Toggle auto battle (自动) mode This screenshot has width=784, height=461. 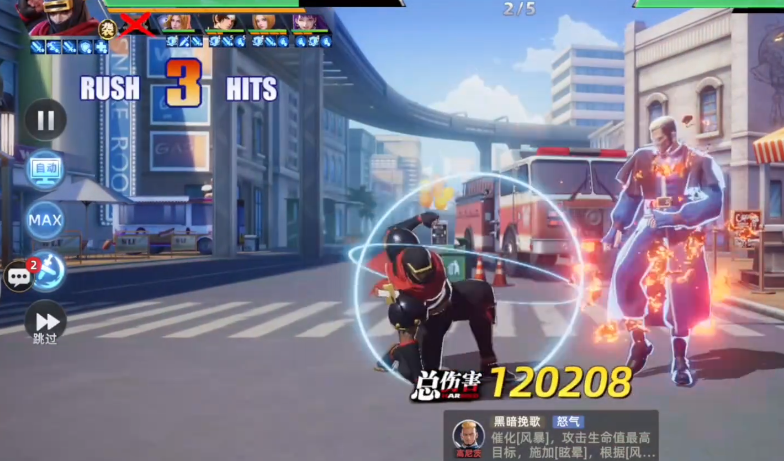click(45, 169)
